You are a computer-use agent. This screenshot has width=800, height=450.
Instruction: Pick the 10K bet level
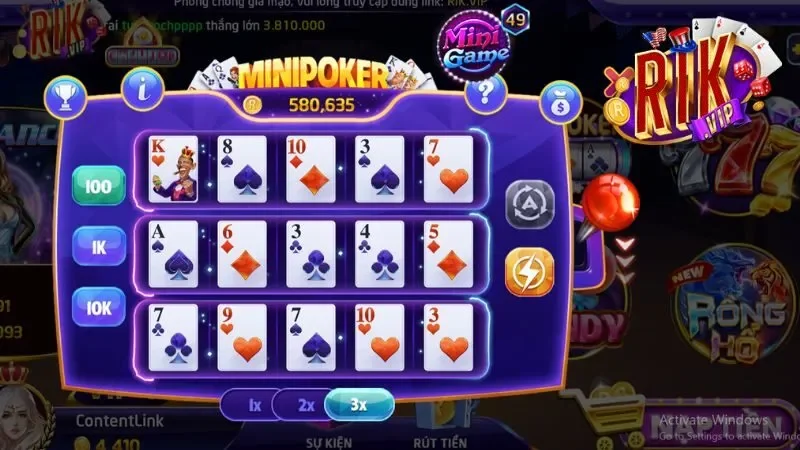coord(98,306)
